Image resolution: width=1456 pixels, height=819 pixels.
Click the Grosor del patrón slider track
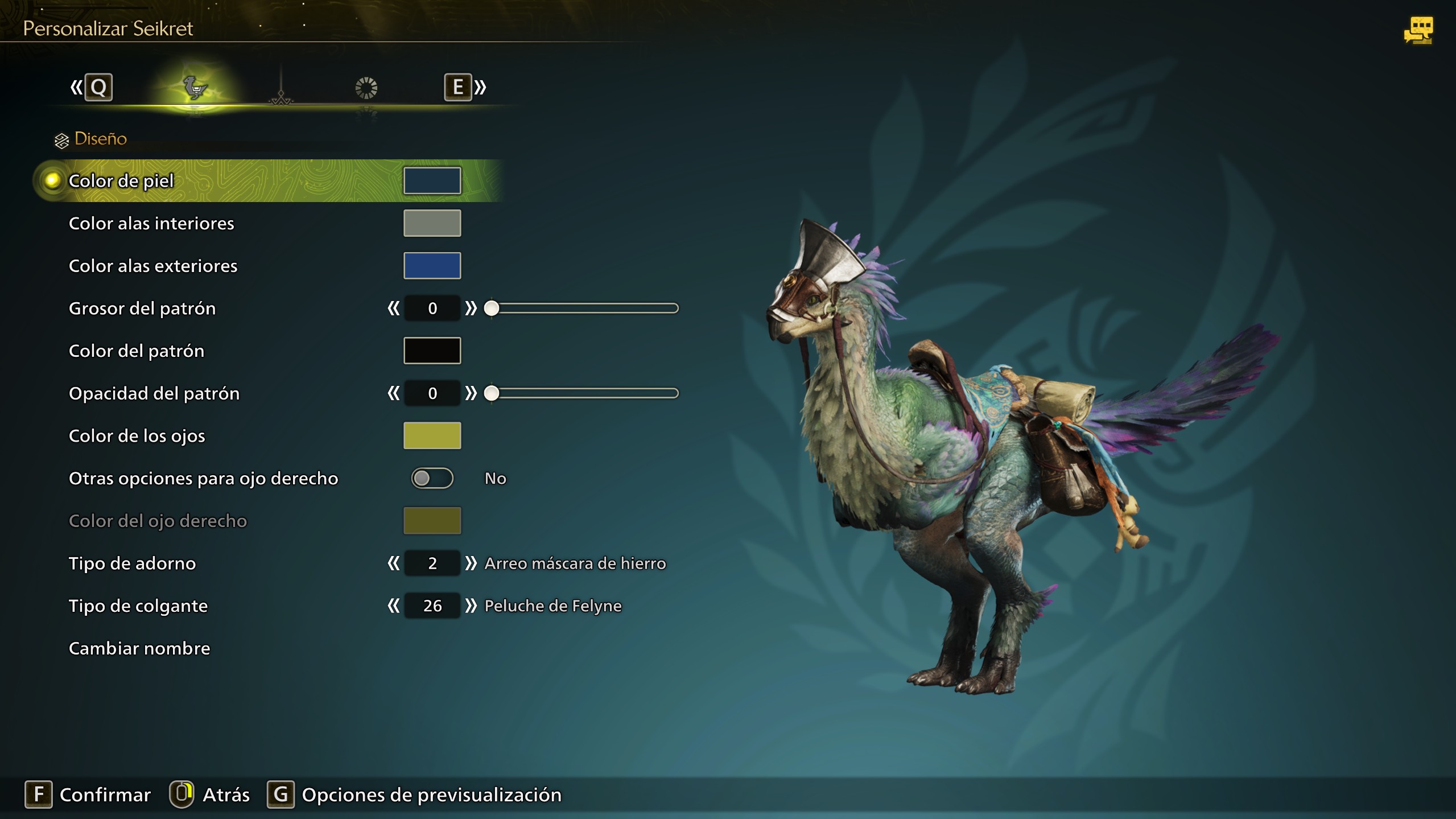(x=586, y=308)
